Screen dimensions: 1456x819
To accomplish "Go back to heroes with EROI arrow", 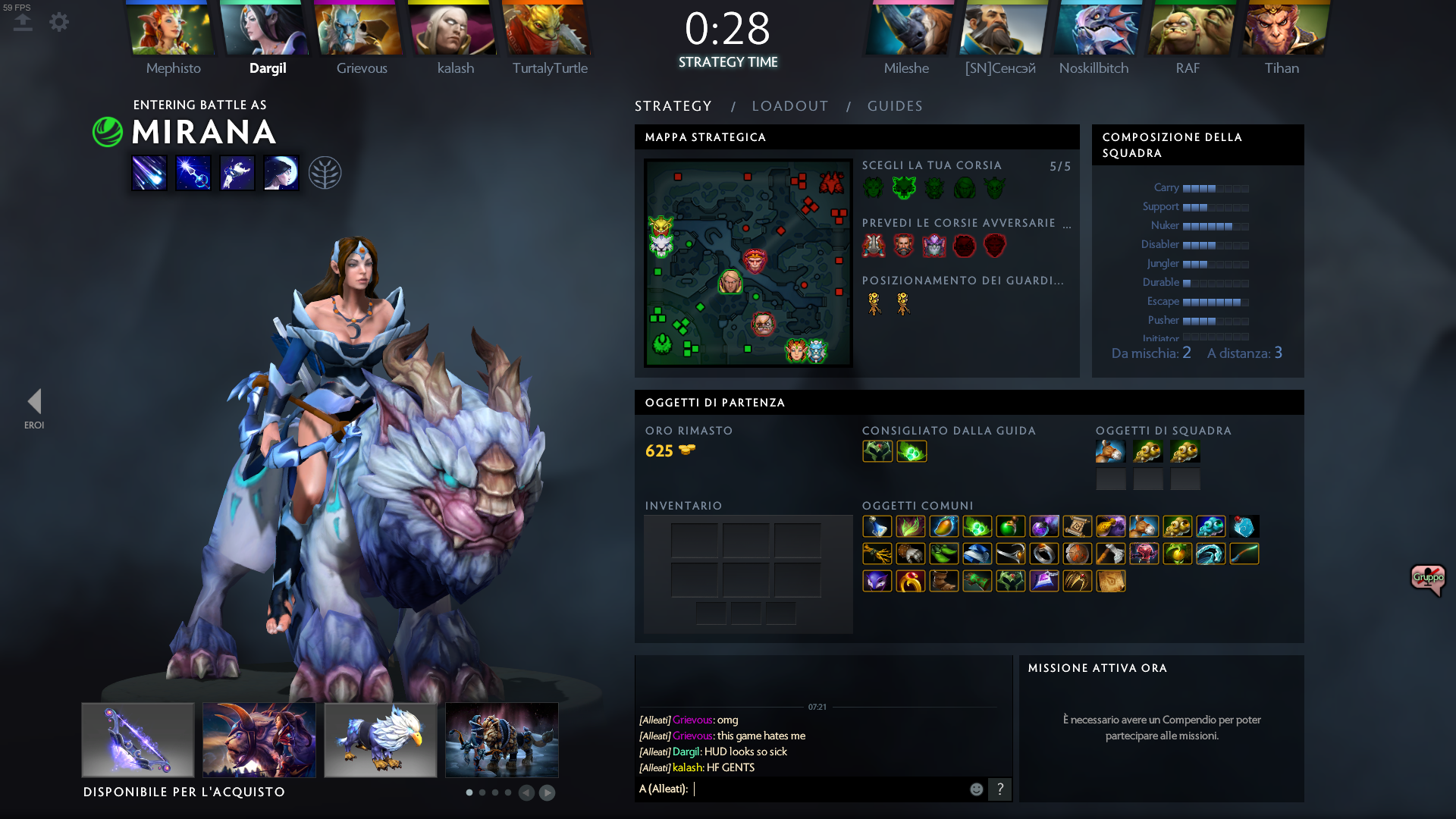I will coord(34,402).
